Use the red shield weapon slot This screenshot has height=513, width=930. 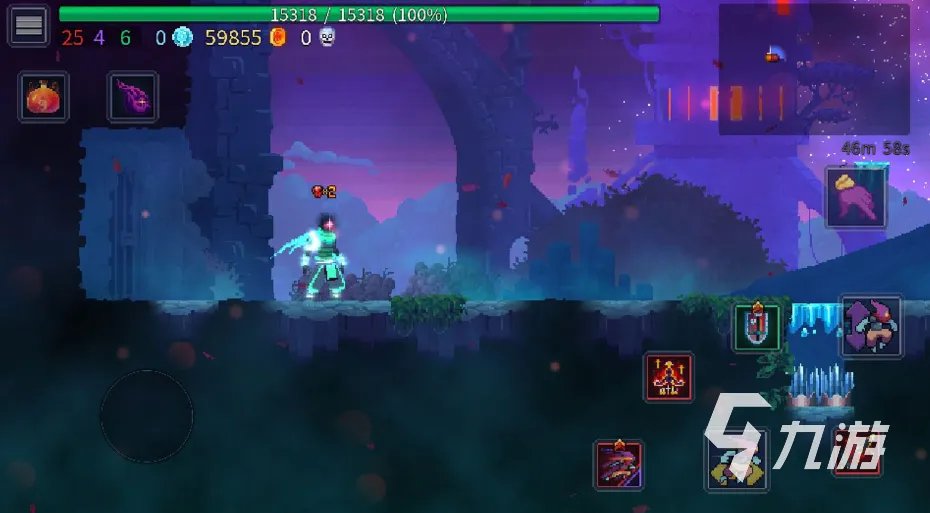[x=757, y=328]
